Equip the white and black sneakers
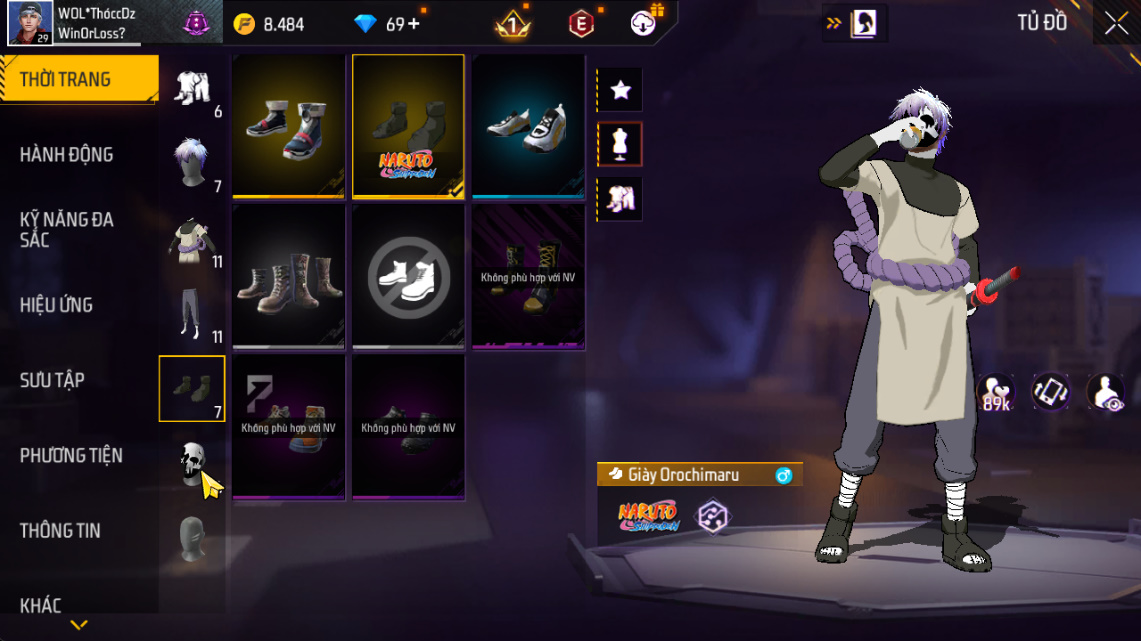This screenshot has height=641, width=1141. click(528, 126)
